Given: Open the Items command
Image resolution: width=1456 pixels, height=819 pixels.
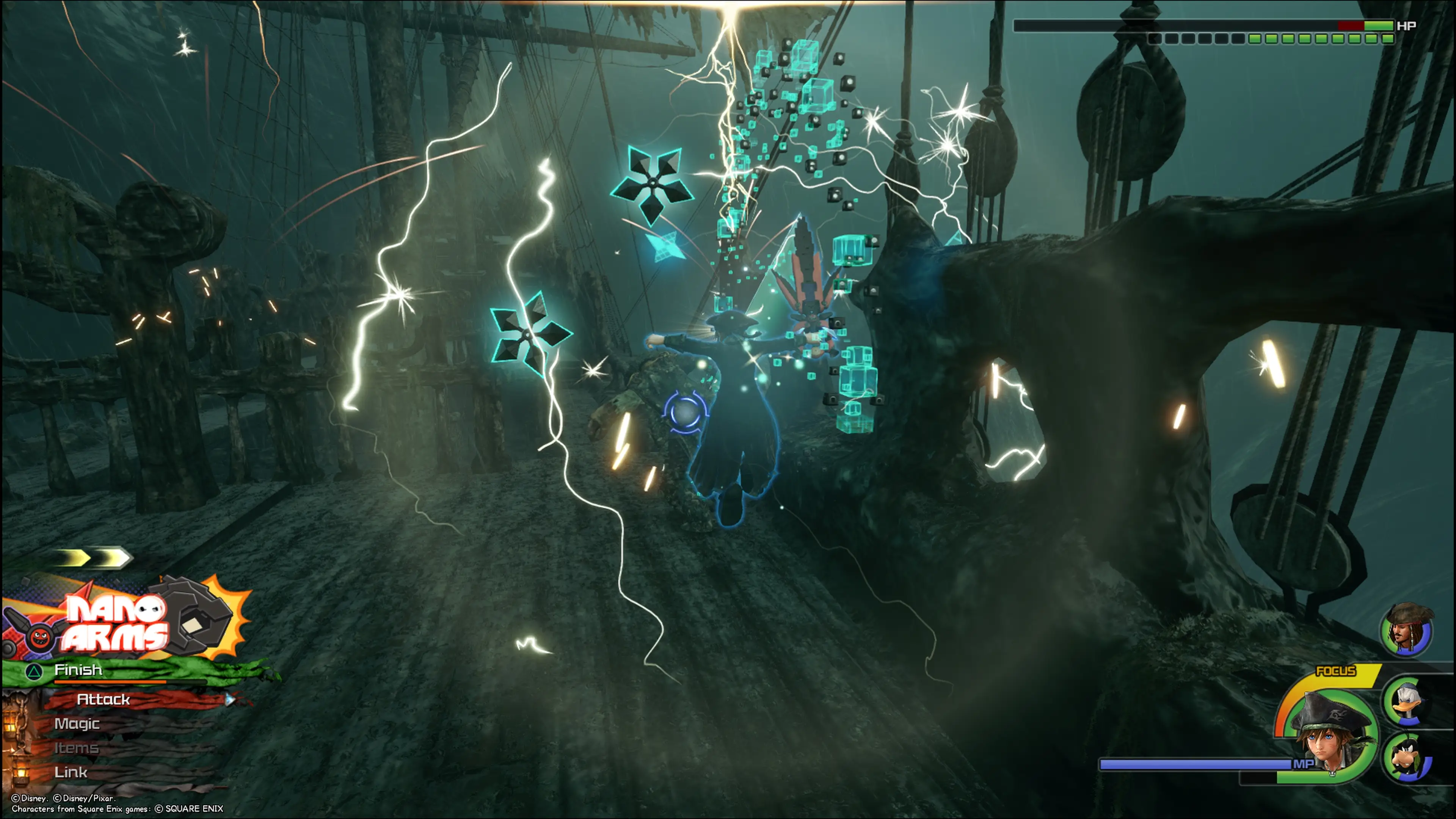Looking at the screenshot, I should 76,748.
